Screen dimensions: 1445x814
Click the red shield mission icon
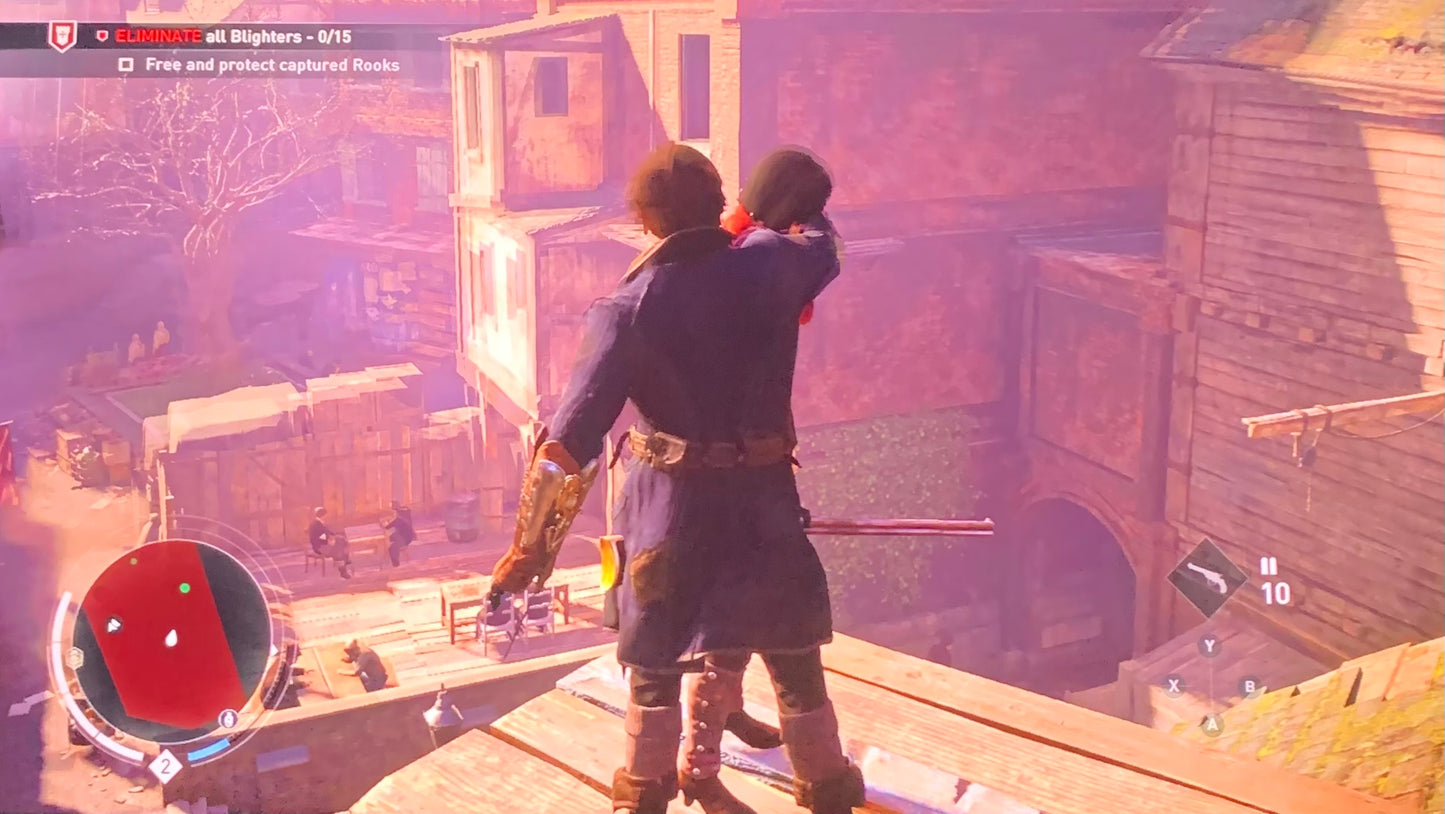coord(62,36)
